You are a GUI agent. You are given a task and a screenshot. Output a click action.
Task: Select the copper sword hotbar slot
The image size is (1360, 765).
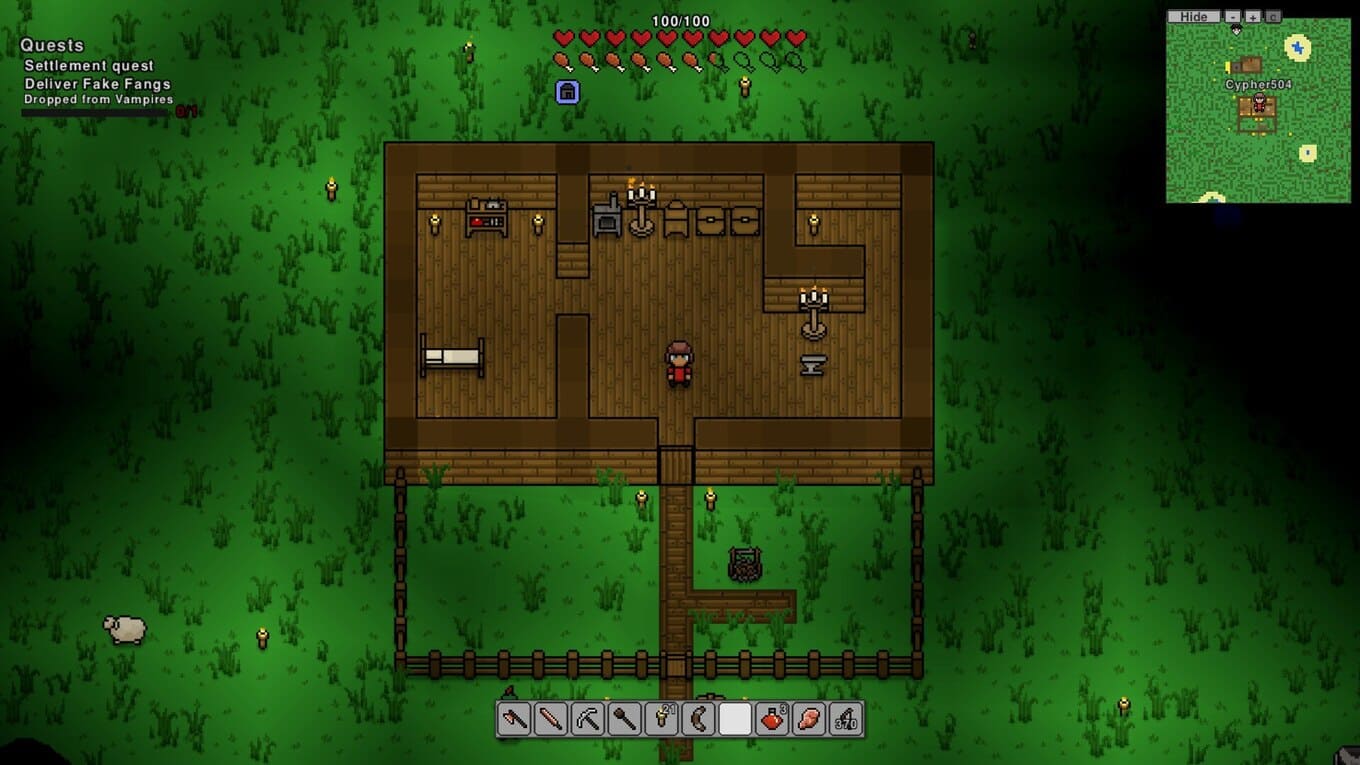pyautogui.click(x=551, y=719)
